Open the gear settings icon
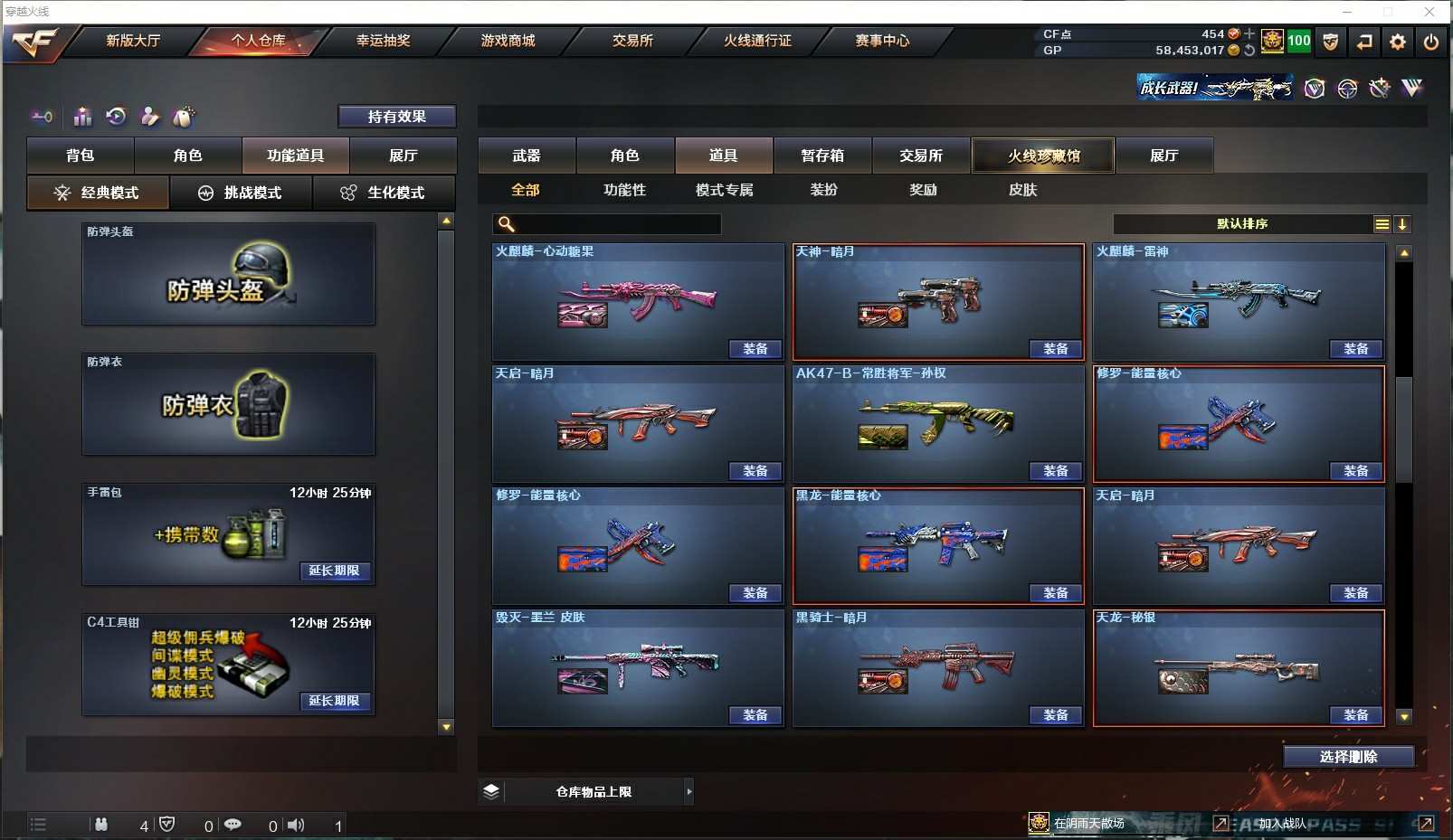Image resolution: width=1453 pixels, height=840 pixels. pyautogui.click(x=1398, y=42)
